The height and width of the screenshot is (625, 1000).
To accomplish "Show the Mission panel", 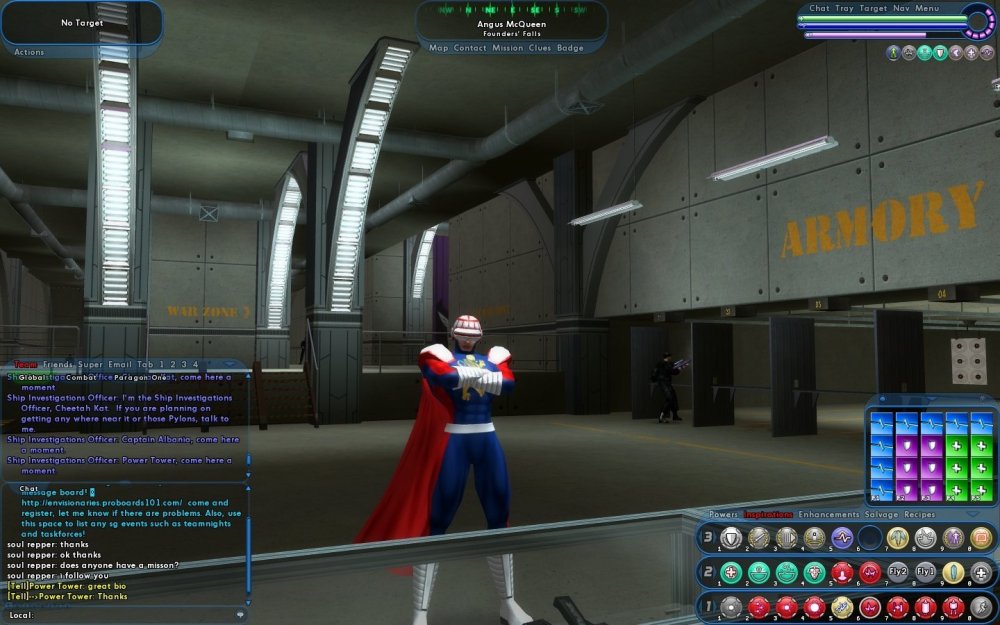I will pos(507,48).
